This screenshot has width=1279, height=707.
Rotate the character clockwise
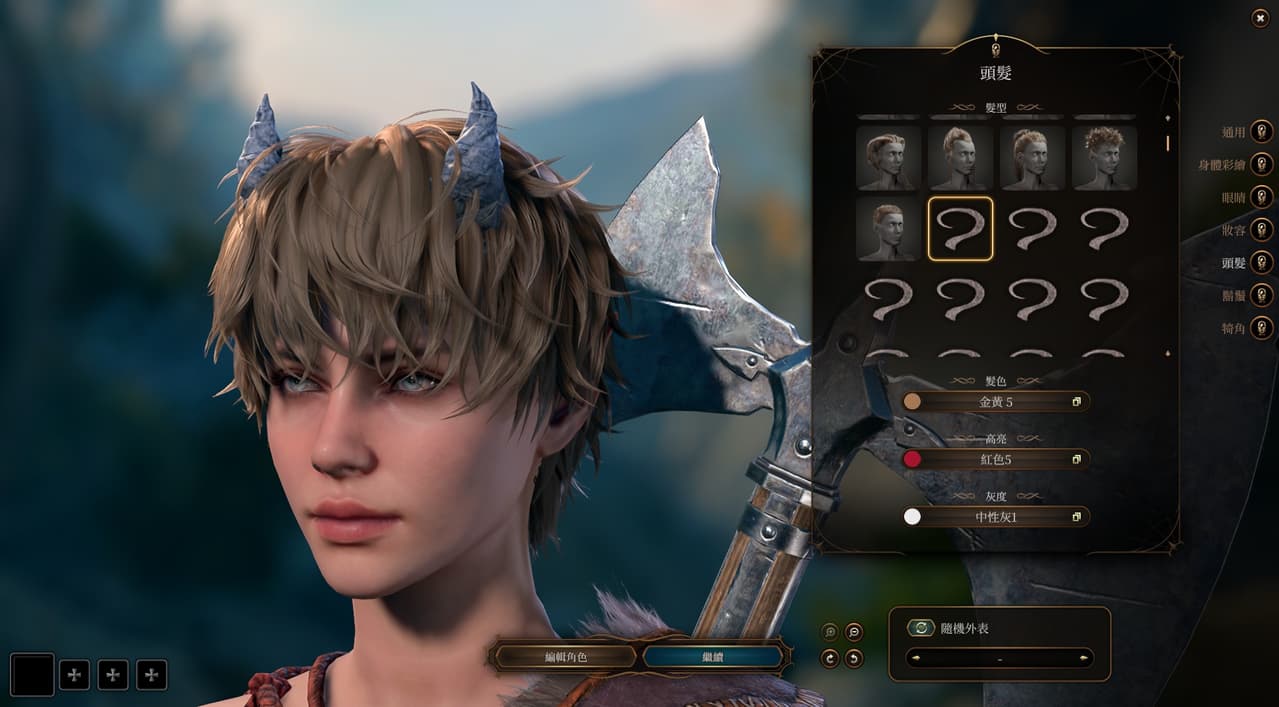(829, 658)
